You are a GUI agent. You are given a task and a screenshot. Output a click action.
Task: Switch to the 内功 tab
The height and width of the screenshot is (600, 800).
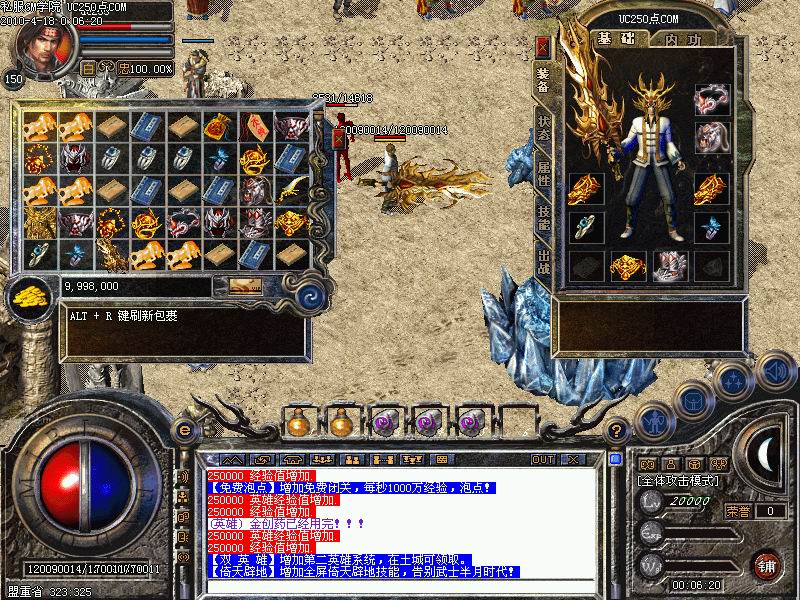[x=683, y=39]
